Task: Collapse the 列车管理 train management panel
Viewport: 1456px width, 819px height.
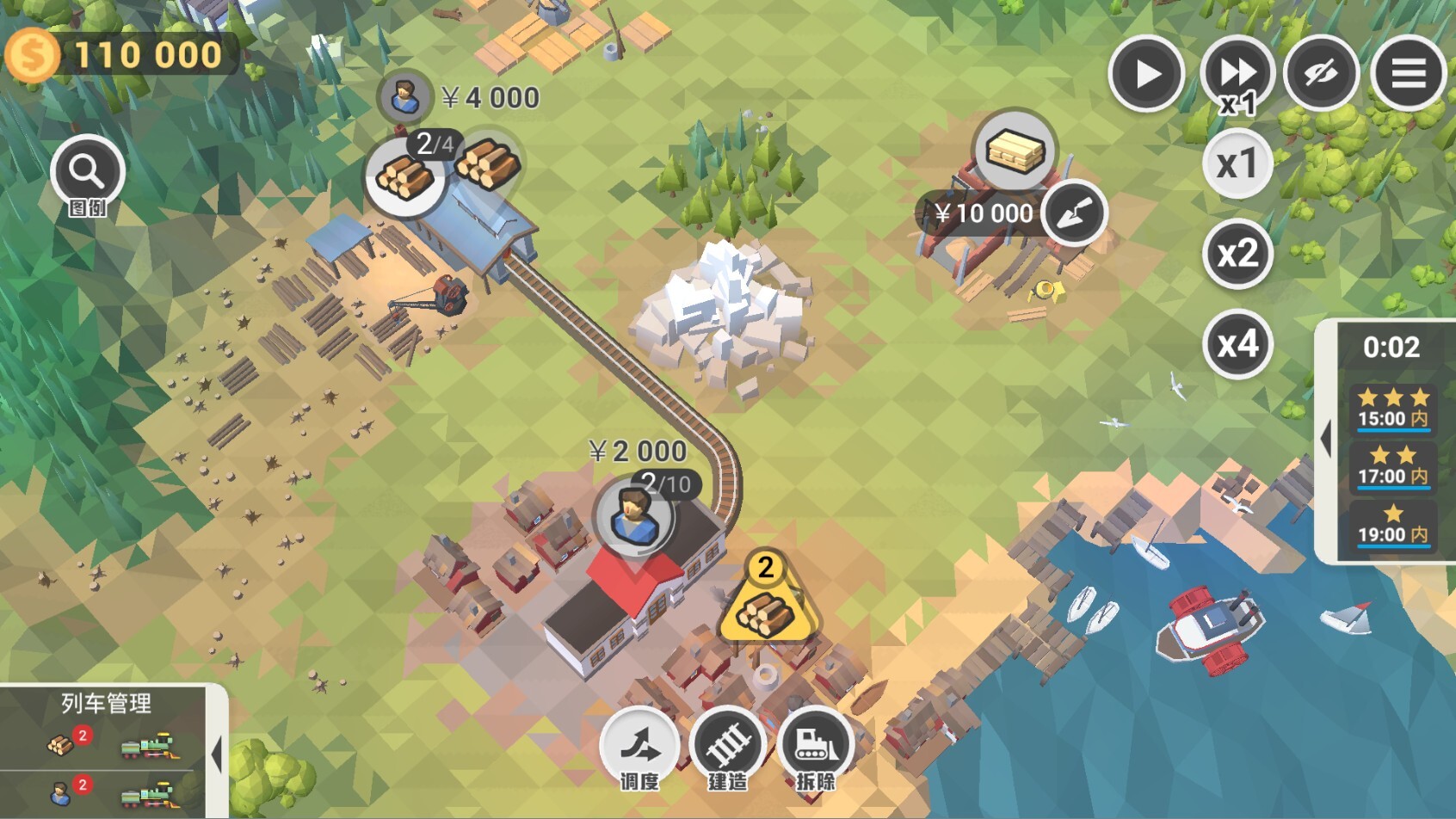Action: point(217,754)
